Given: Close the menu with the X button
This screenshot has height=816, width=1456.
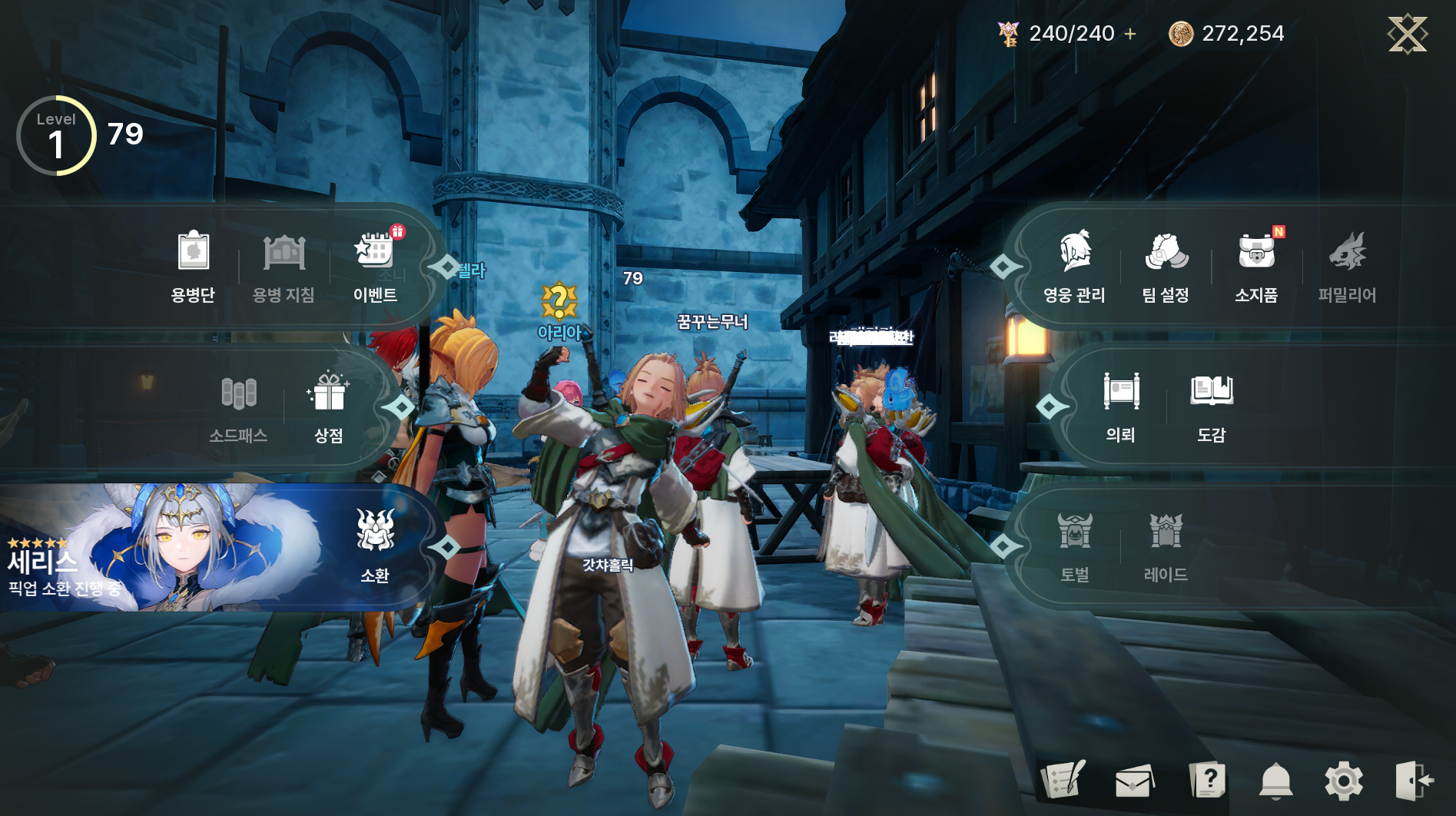Looking at the screenshot, I should click(1407, 34).
